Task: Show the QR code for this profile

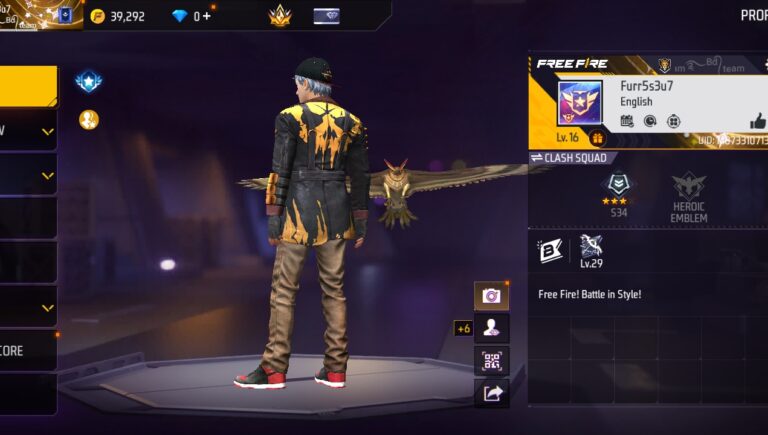Action: point(491,360)
